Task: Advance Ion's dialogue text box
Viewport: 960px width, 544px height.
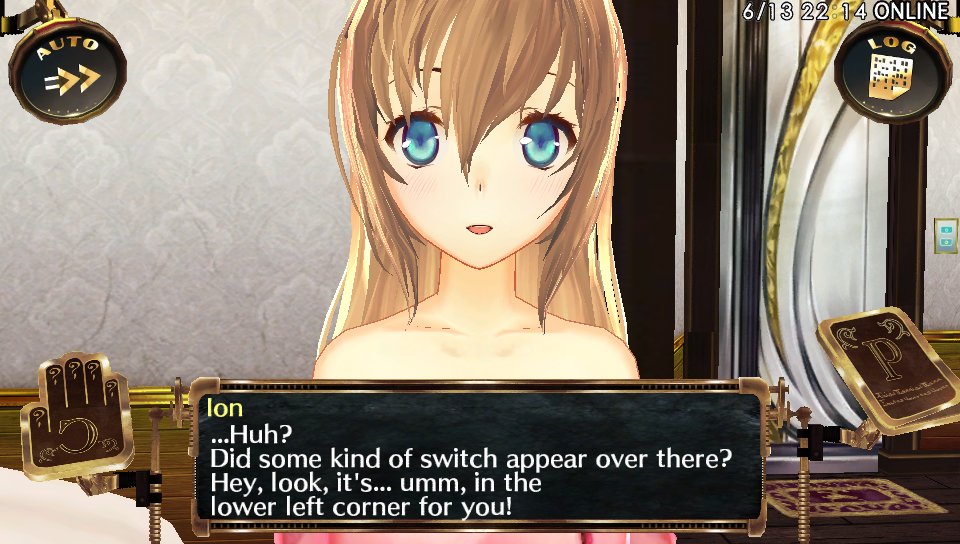Action: (x=478, y=457)
